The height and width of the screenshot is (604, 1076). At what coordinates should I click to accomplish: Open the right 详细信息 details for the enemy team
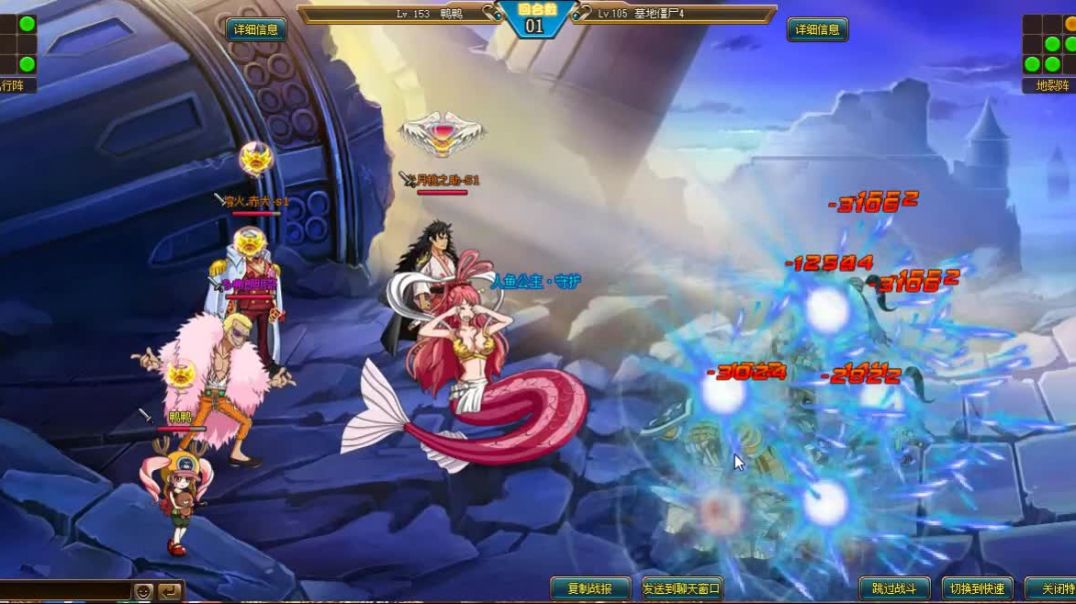pos(817,30)
